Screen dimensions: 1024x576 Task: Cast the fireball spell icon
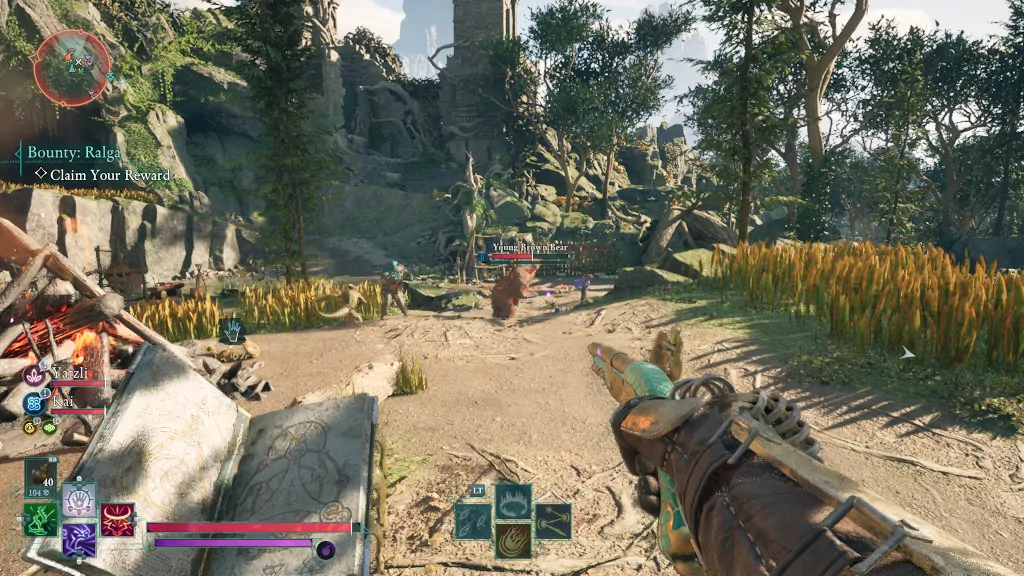[513, 540]
